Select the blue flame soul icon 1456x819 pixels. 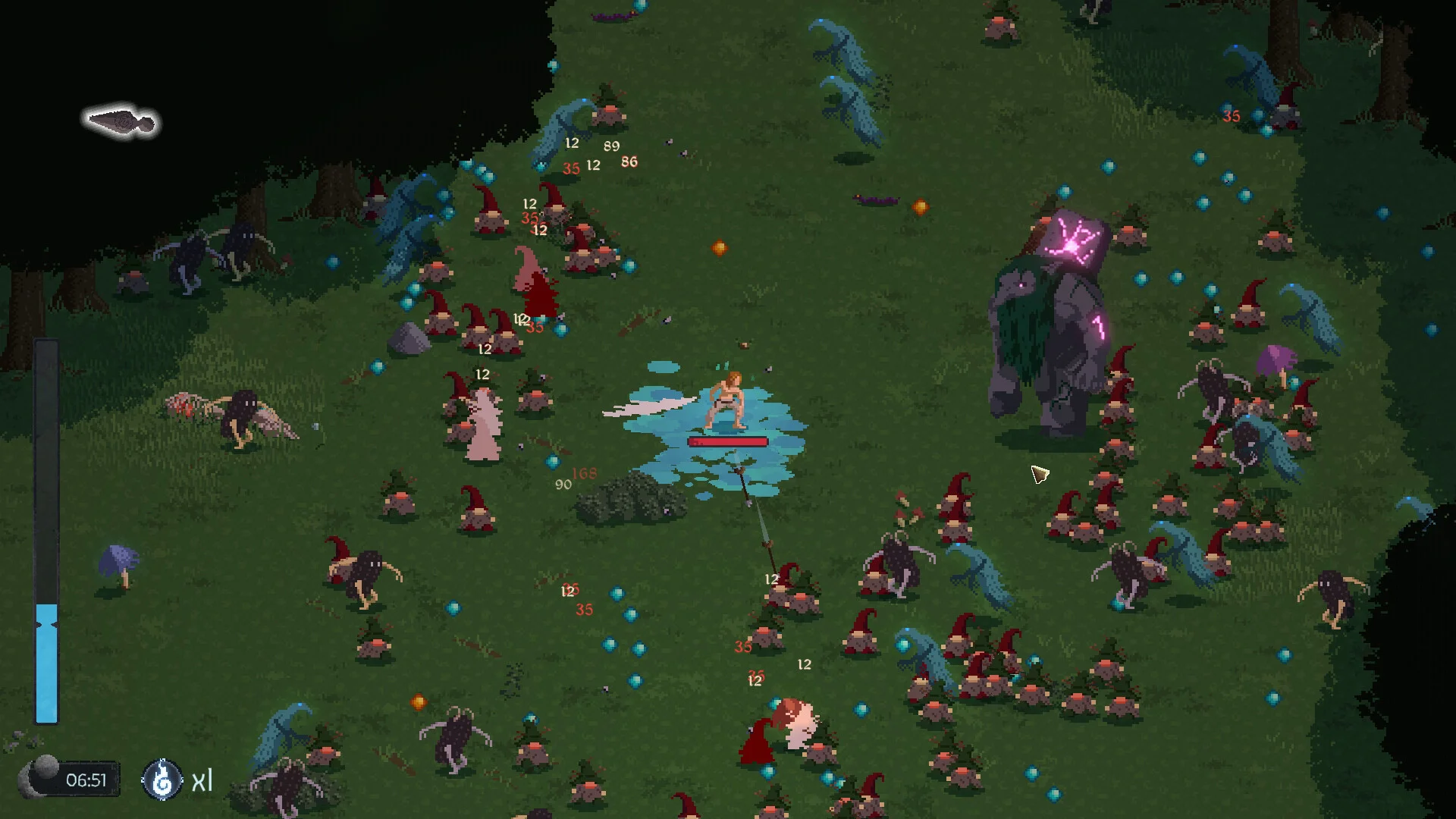(162, 780)
